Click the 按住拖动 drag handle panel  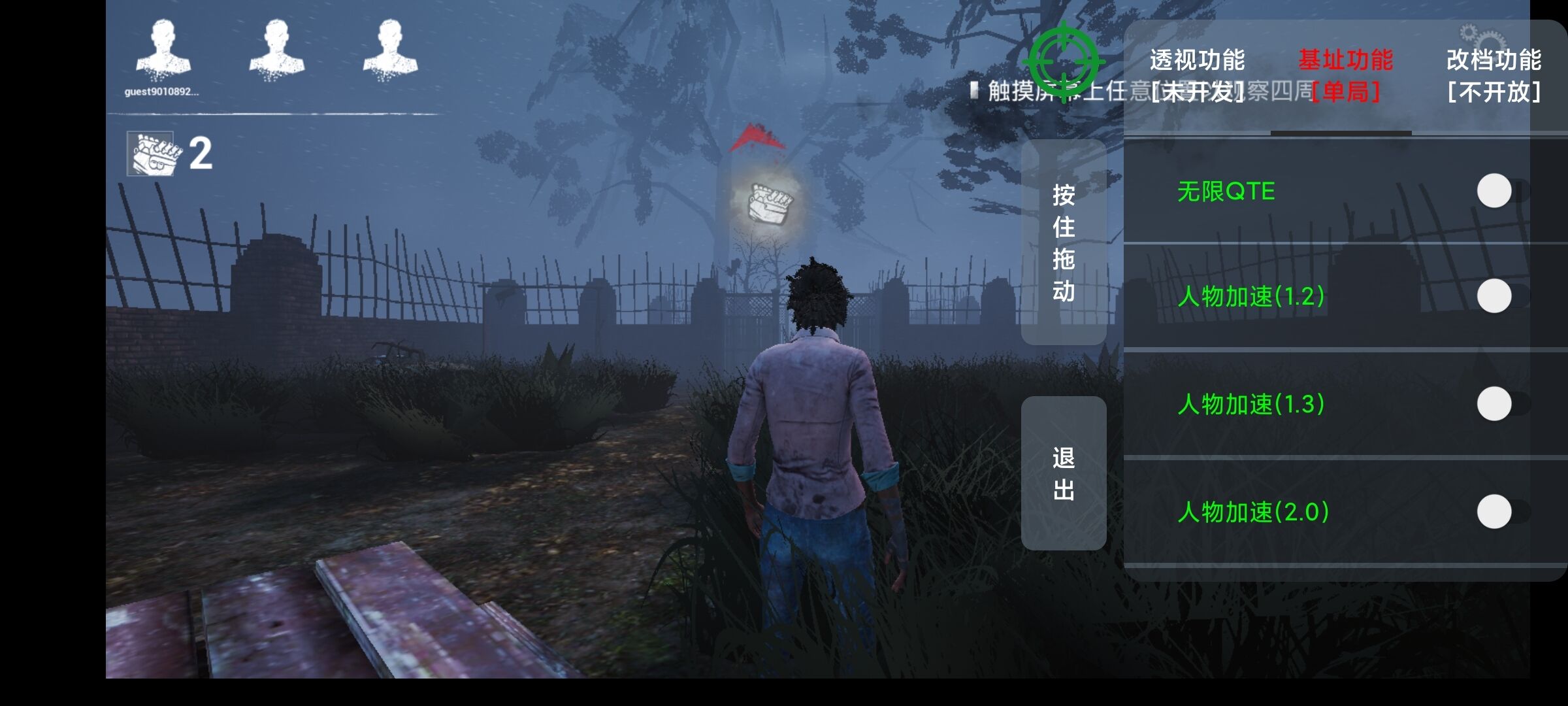(x=1064, y=242)
